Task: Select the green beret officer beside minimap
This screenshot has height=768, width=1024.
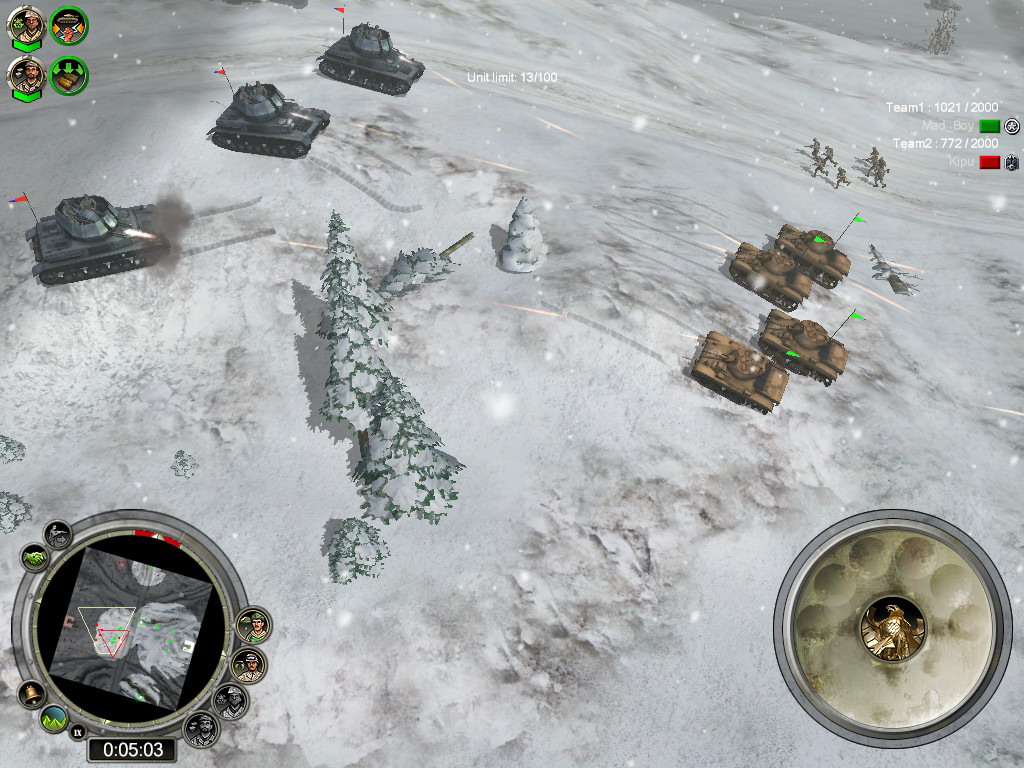Action: pyautogui.click(x=255, y=625)
